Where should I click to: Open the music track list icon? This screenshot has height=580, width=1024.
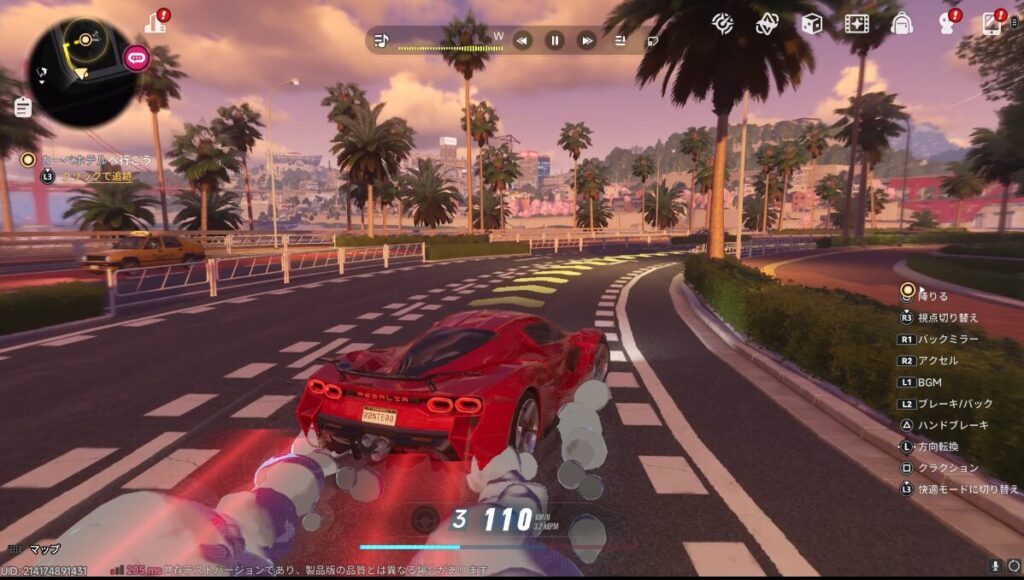tap(621, 40)
